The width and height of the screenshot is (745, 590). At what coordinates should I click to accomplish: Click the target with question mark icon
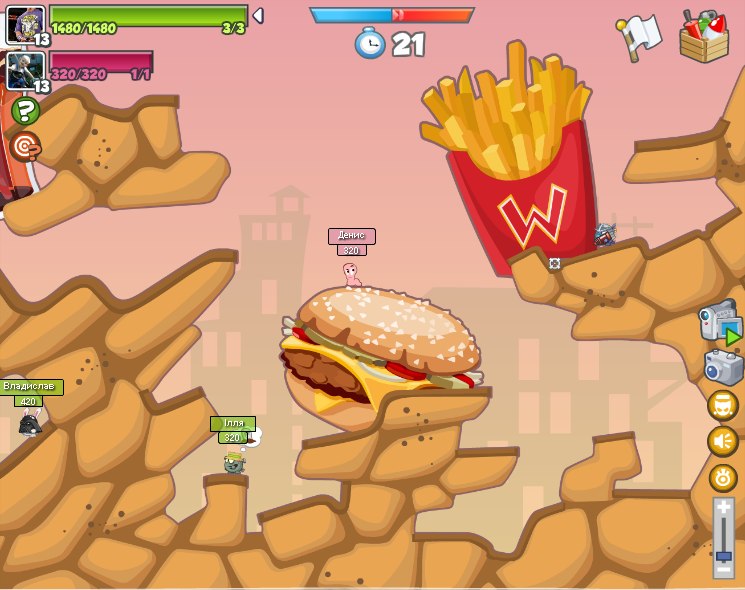pos(25,146)
